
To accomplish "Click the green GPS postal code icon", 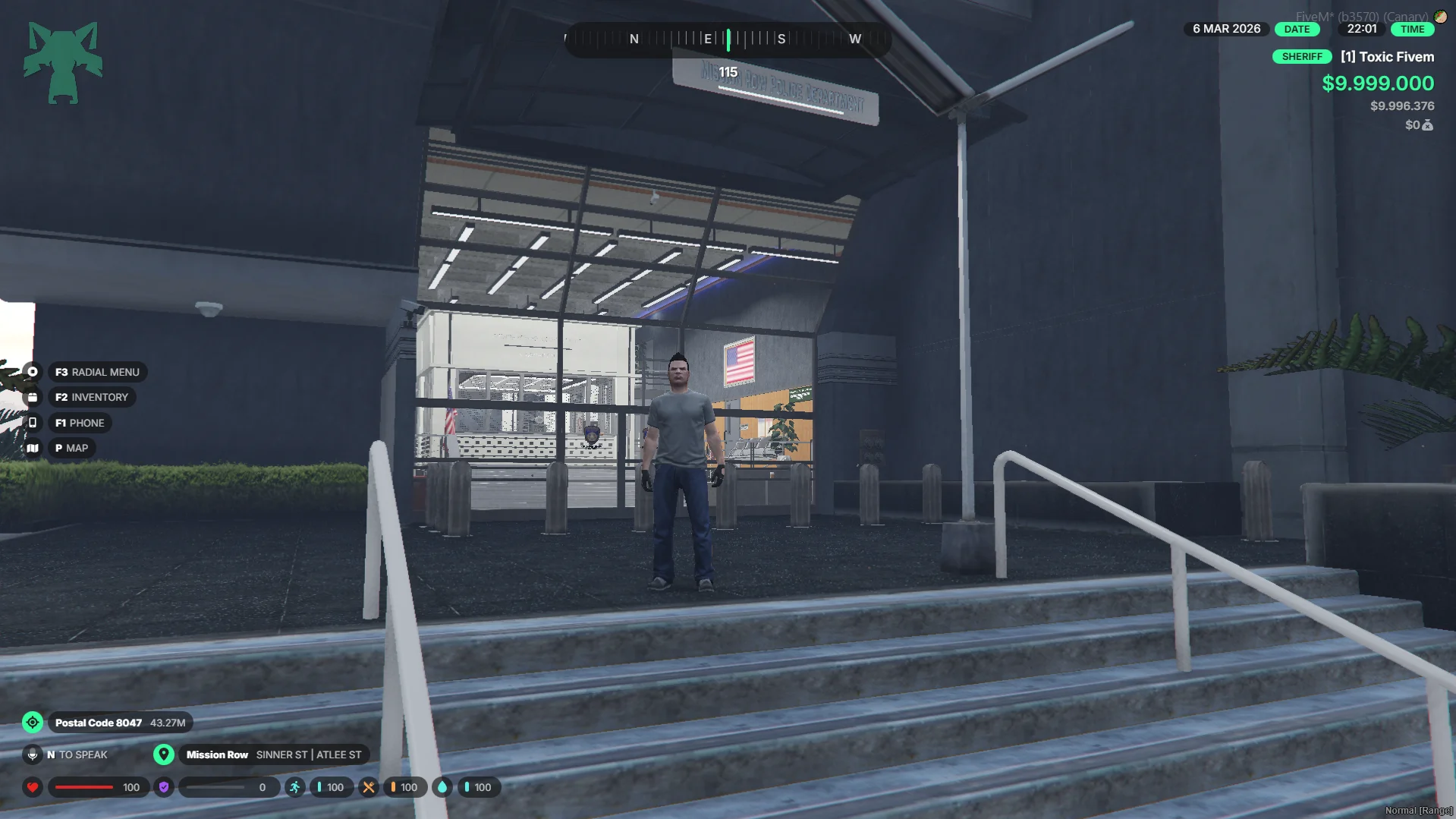I will tap(33, 722).
